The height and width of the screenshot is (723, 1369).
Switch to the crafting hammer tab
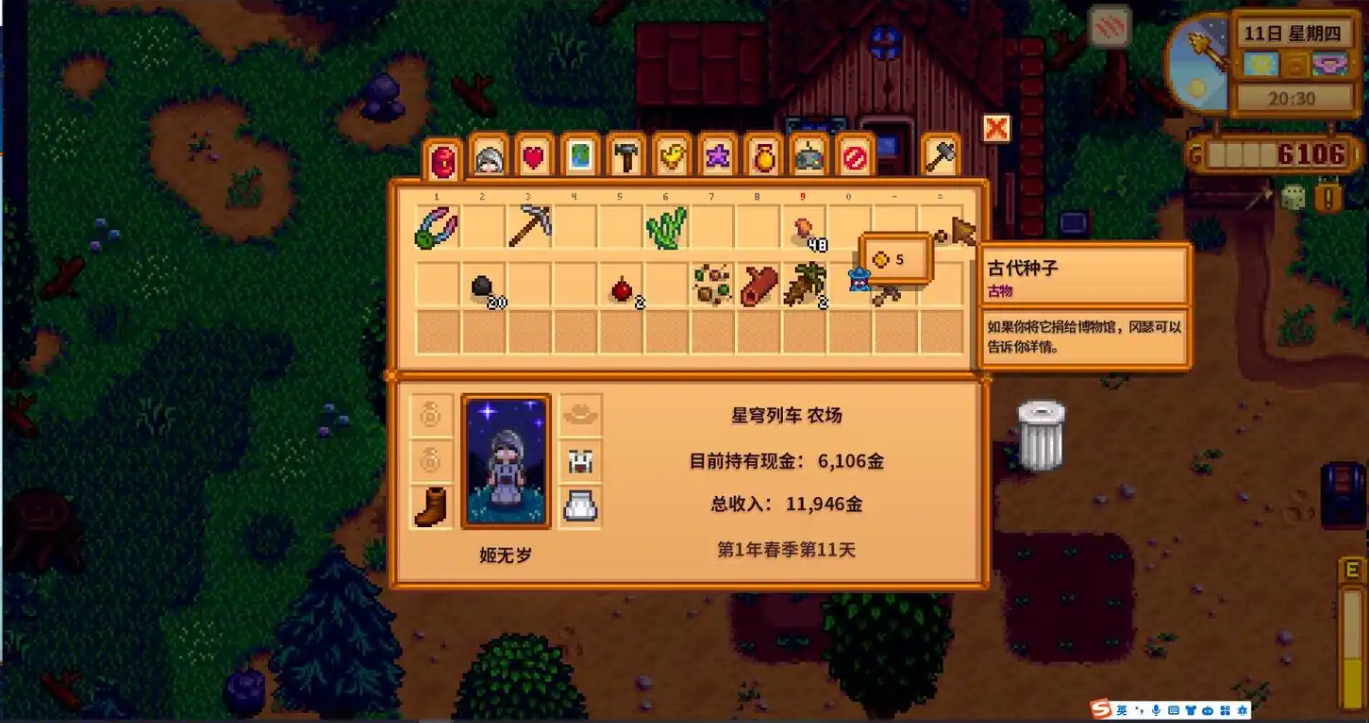[x=625, y=157]
